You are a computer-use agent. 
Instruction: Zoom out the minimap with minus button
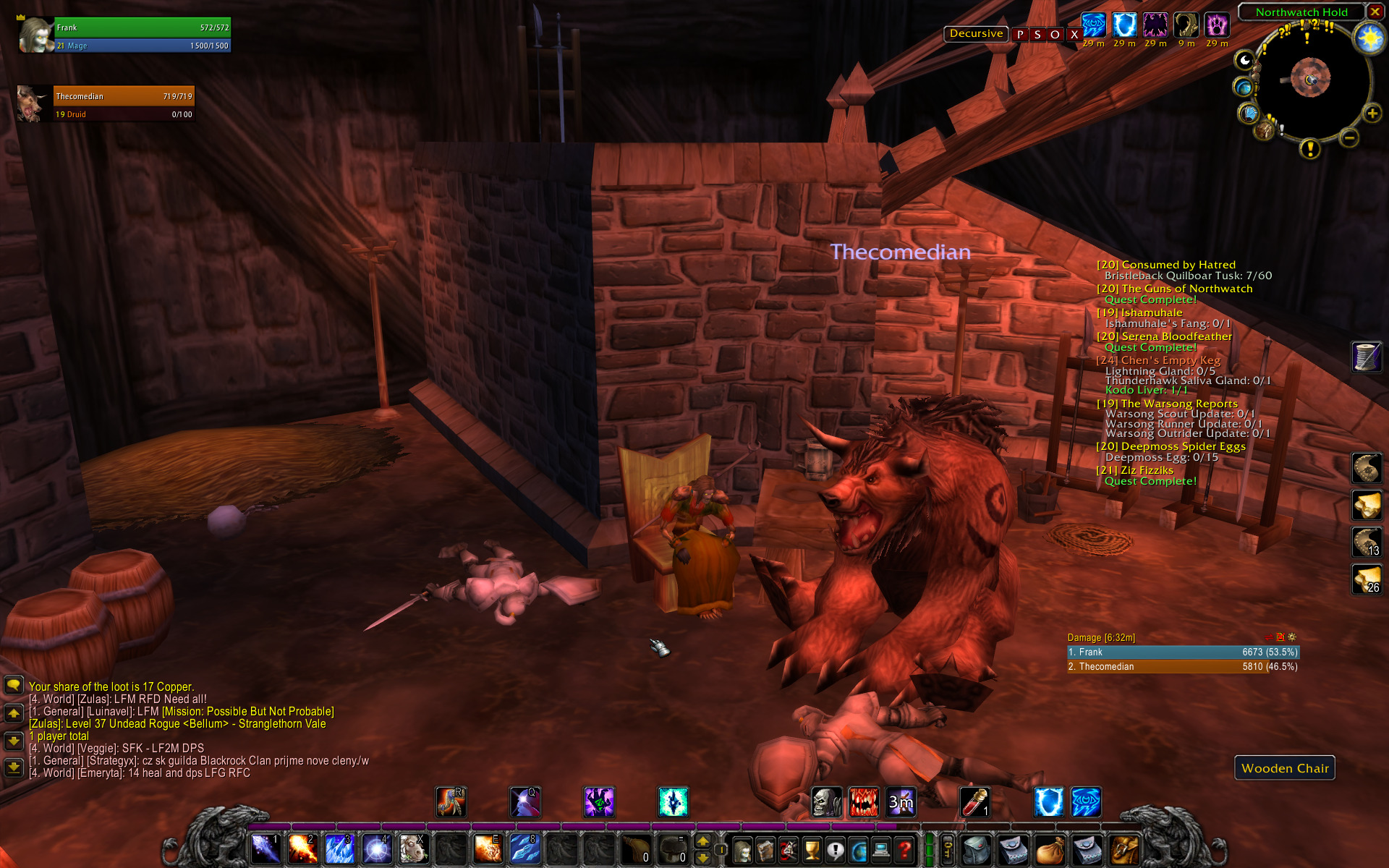coord(1348,137)
